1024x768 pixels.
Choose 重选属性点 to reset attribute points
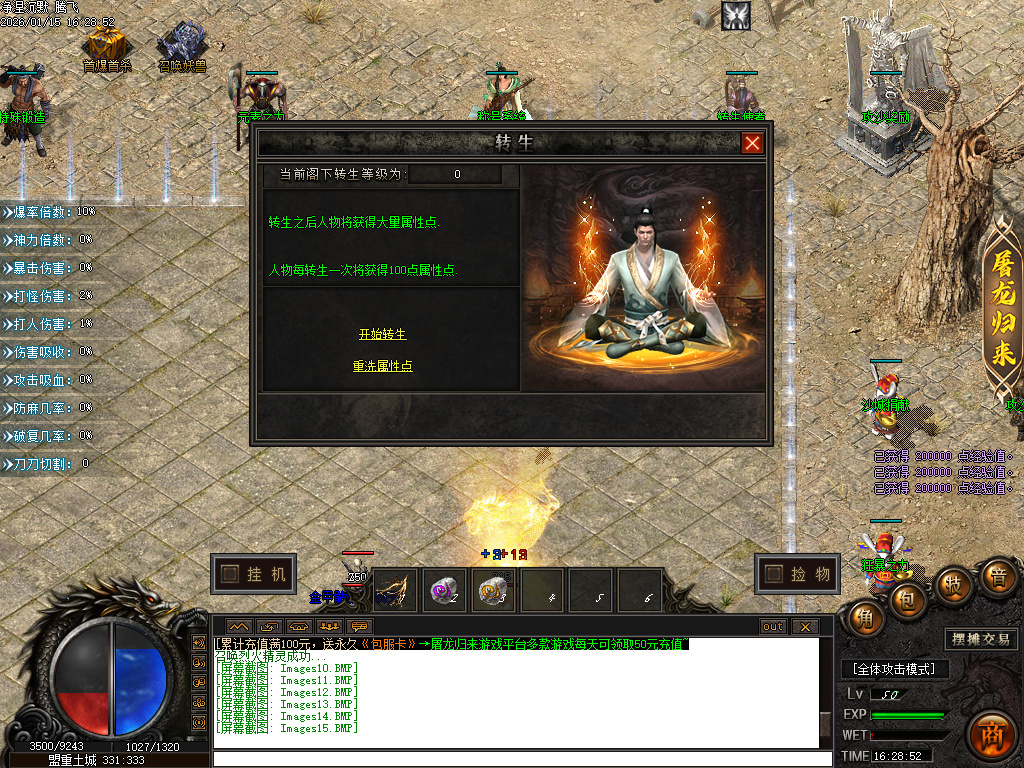tap(382, 366)
